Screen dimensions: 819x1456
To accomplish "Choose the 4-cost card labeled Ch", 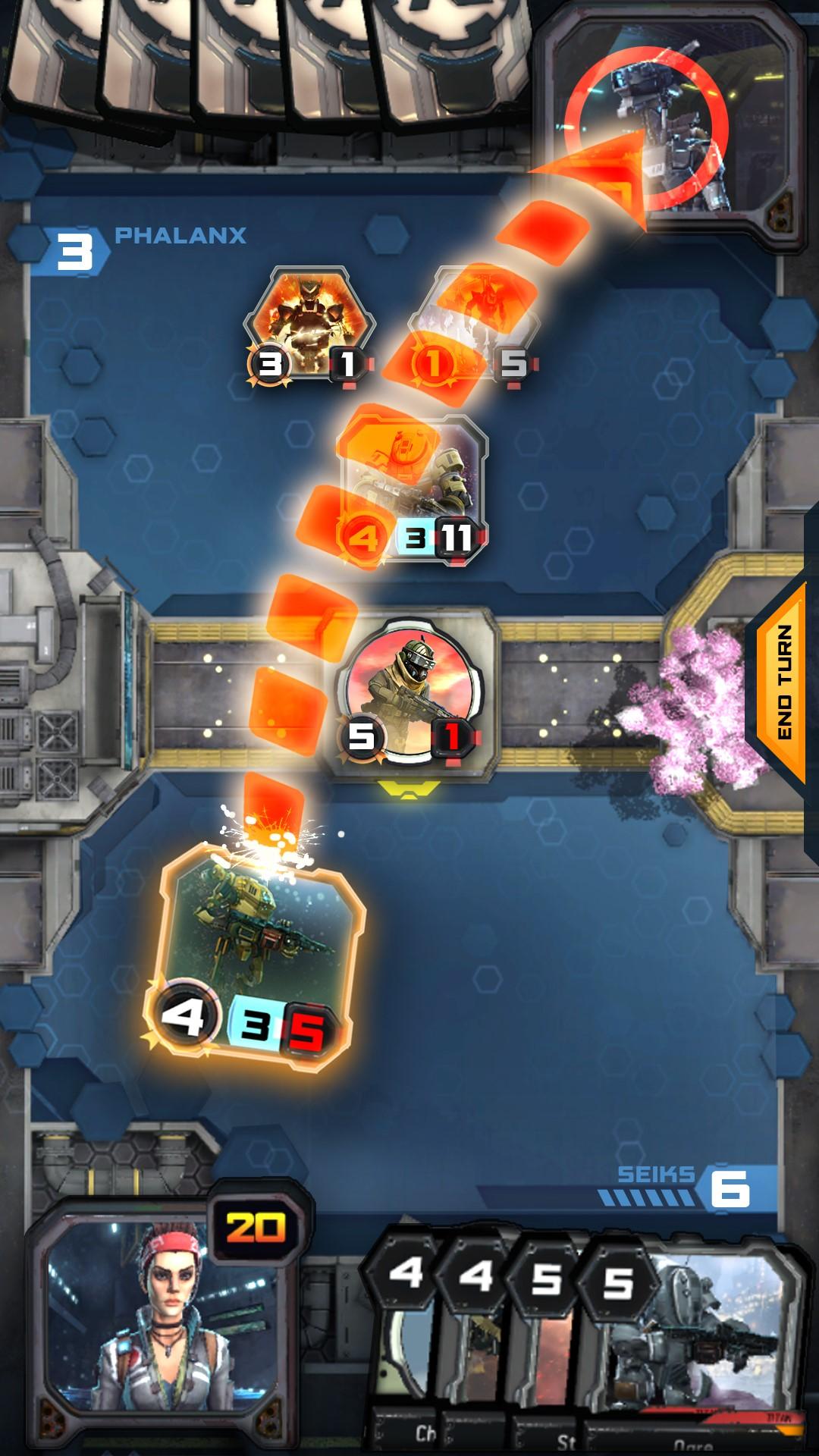I will point(406,1350).
